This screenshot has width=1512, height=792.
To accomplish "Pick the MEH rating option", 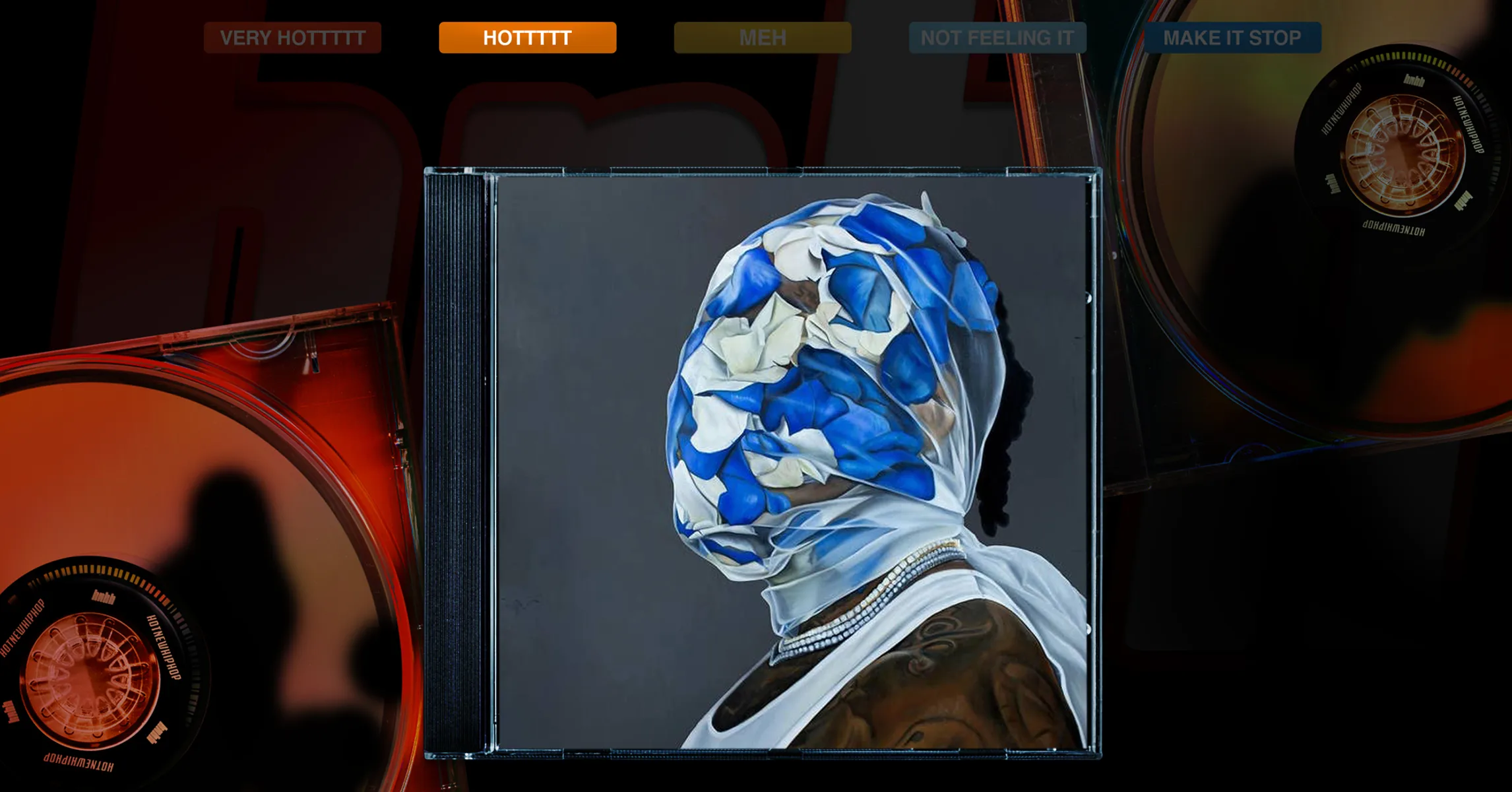I will click(762, 38).
